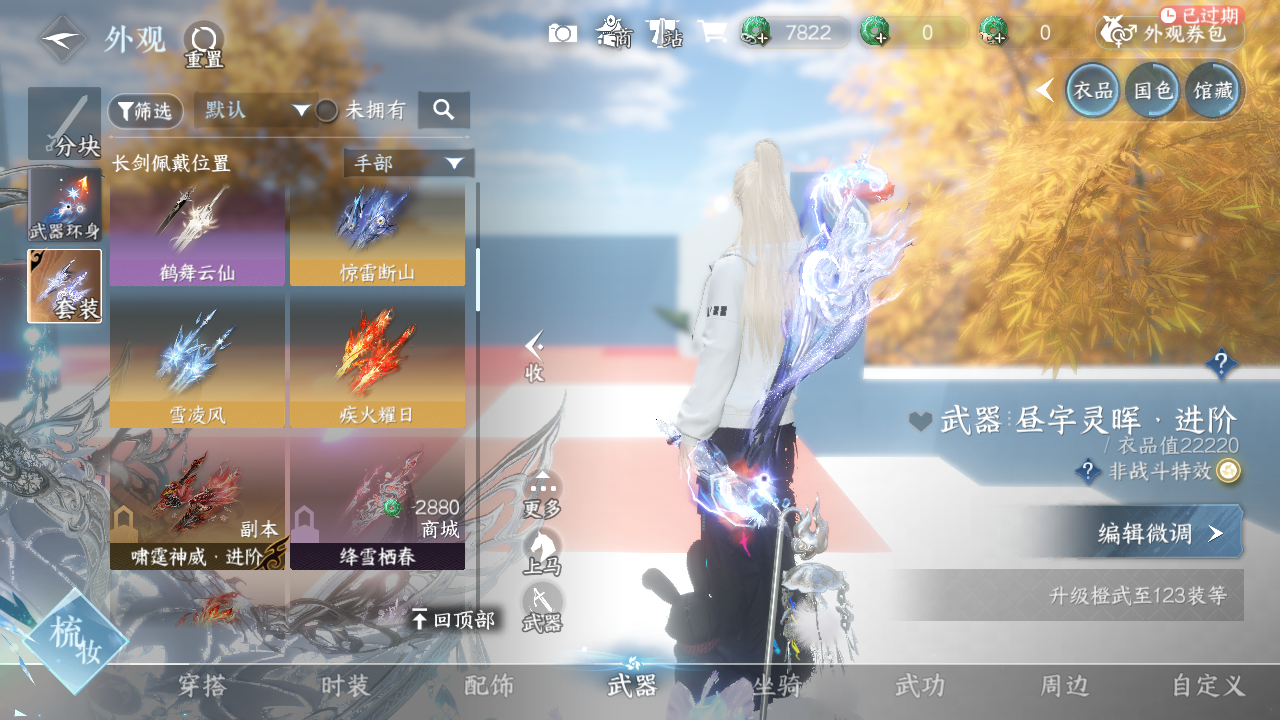Open the 外观券包 voucher pack
Image resolution: width=1280 pixels, height=720 pixels.
coord(1170,33)
